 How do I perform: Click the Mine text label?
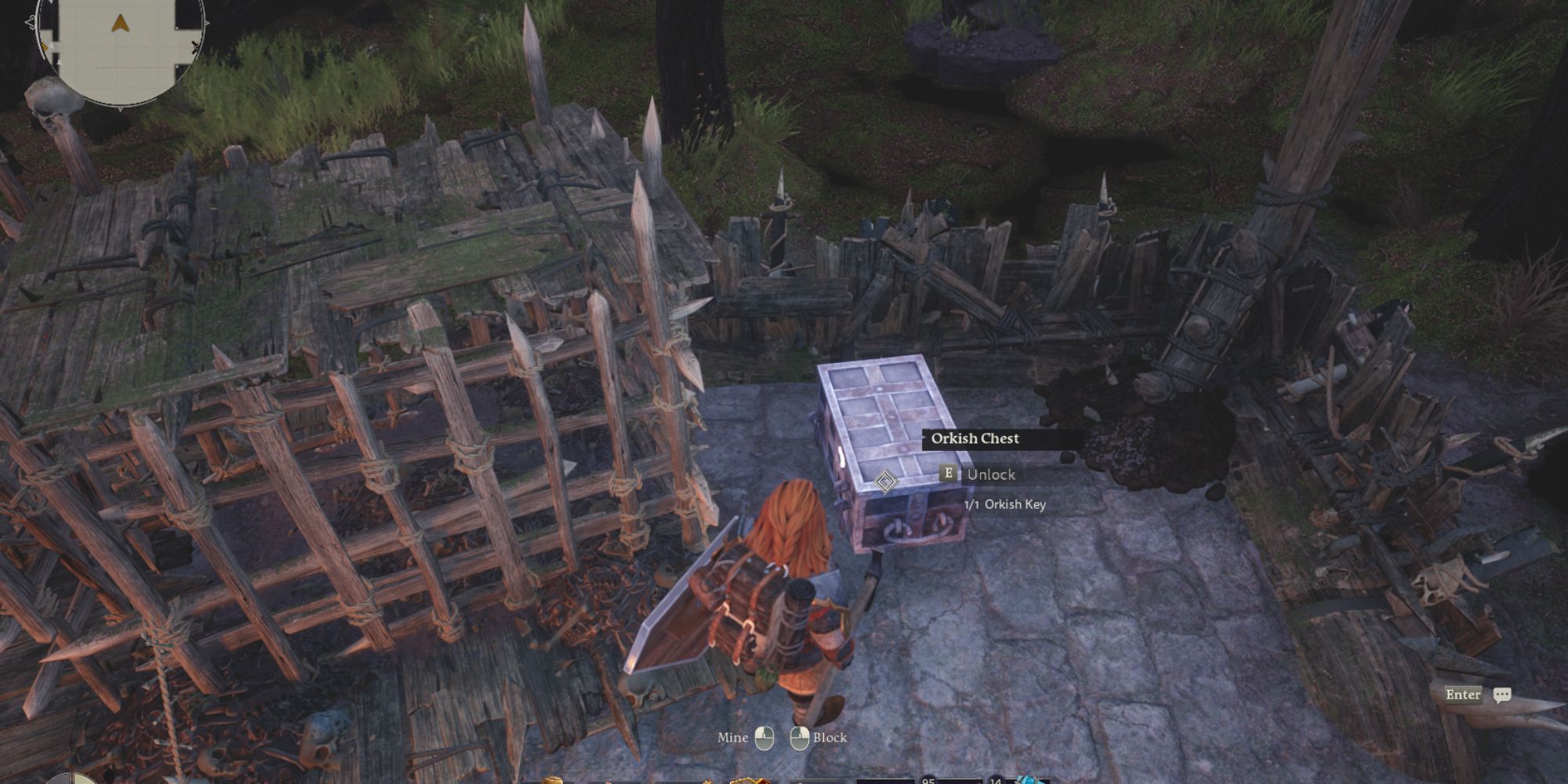coord(732,738)
